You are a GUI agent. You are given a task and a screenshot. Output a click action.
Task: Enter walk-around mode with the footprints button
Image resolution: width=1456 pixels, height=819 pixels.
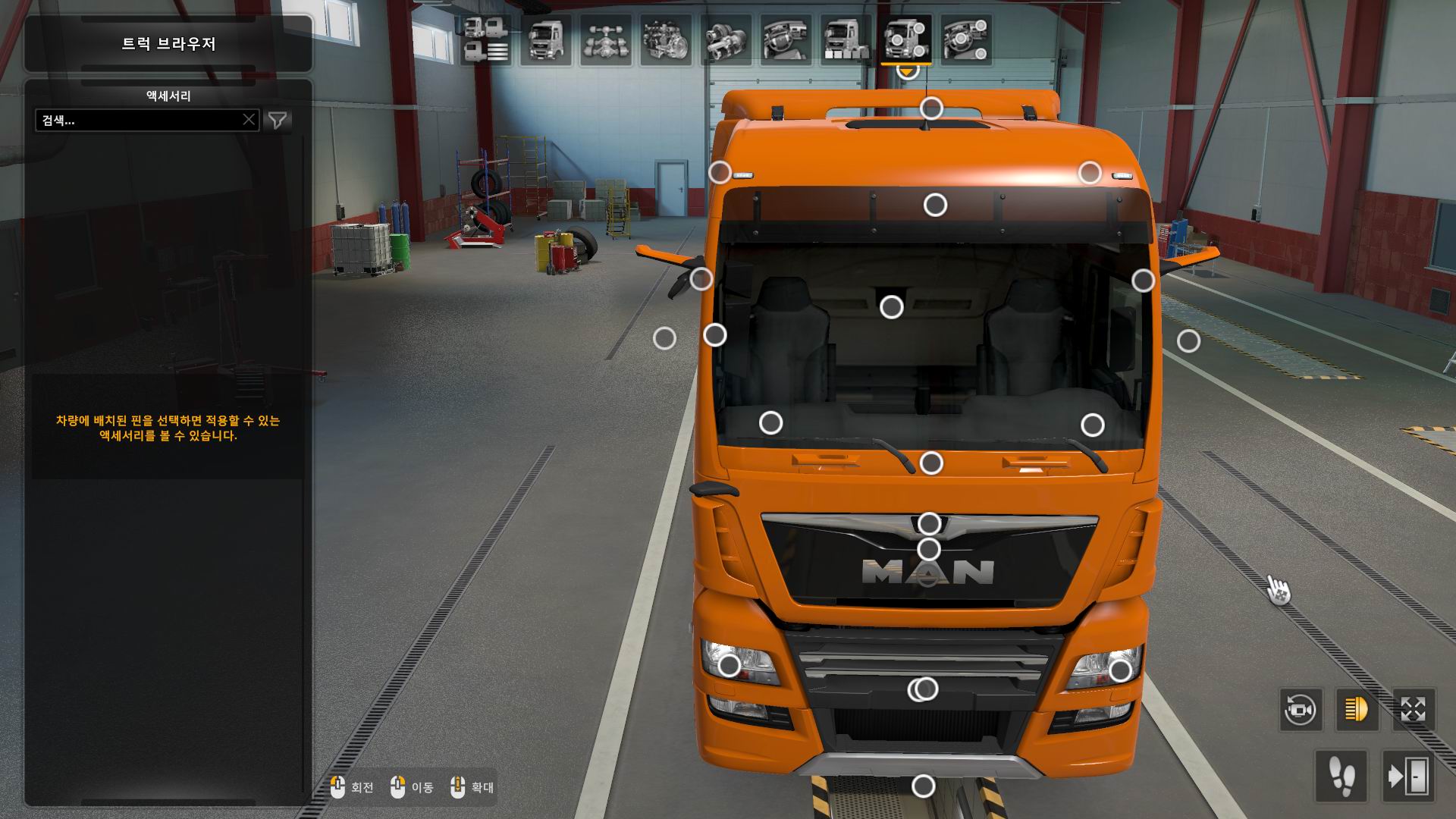pos(1341,777)
